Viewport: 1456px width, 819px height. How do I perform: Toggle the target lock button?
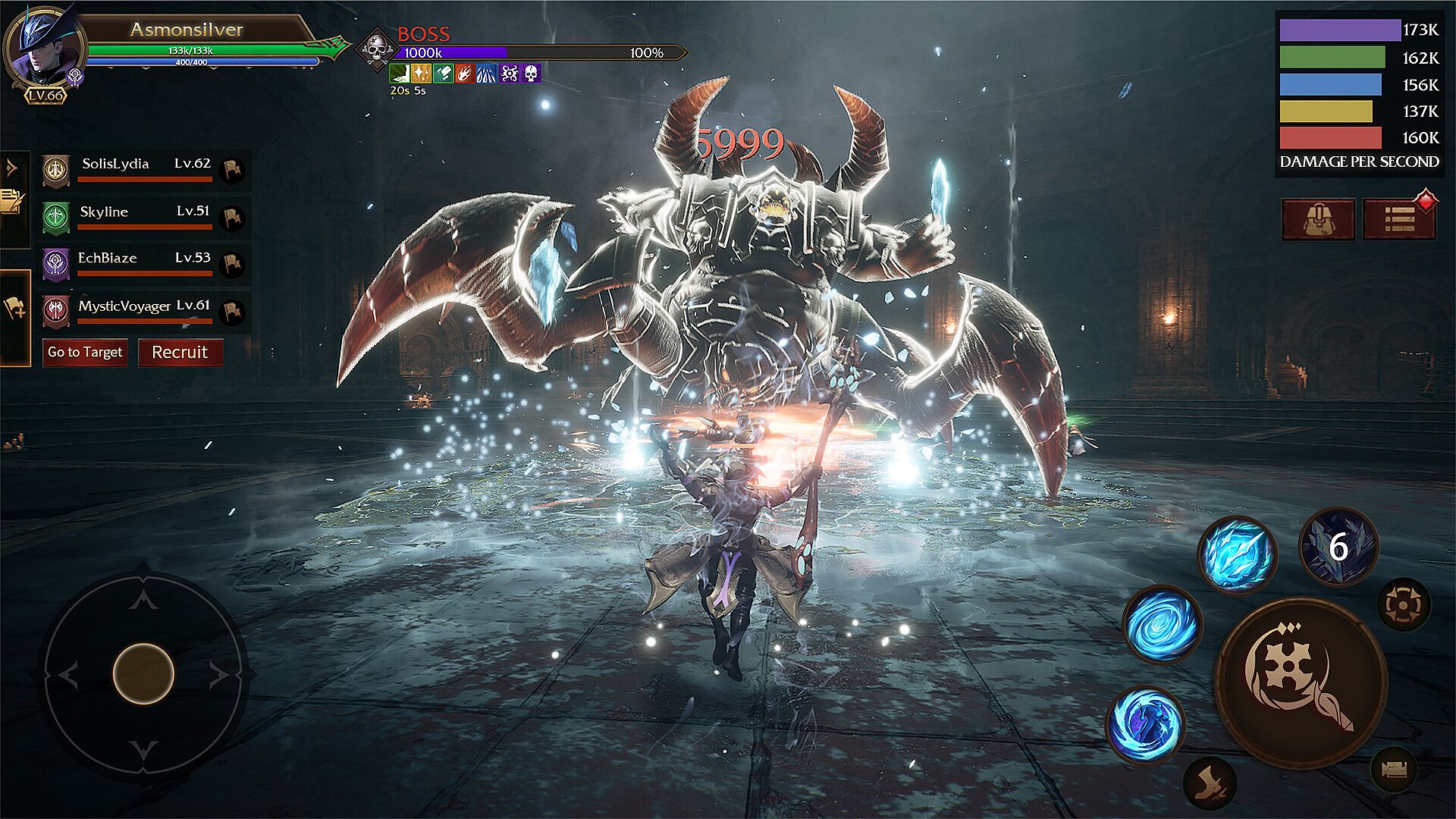[1404, 604]
